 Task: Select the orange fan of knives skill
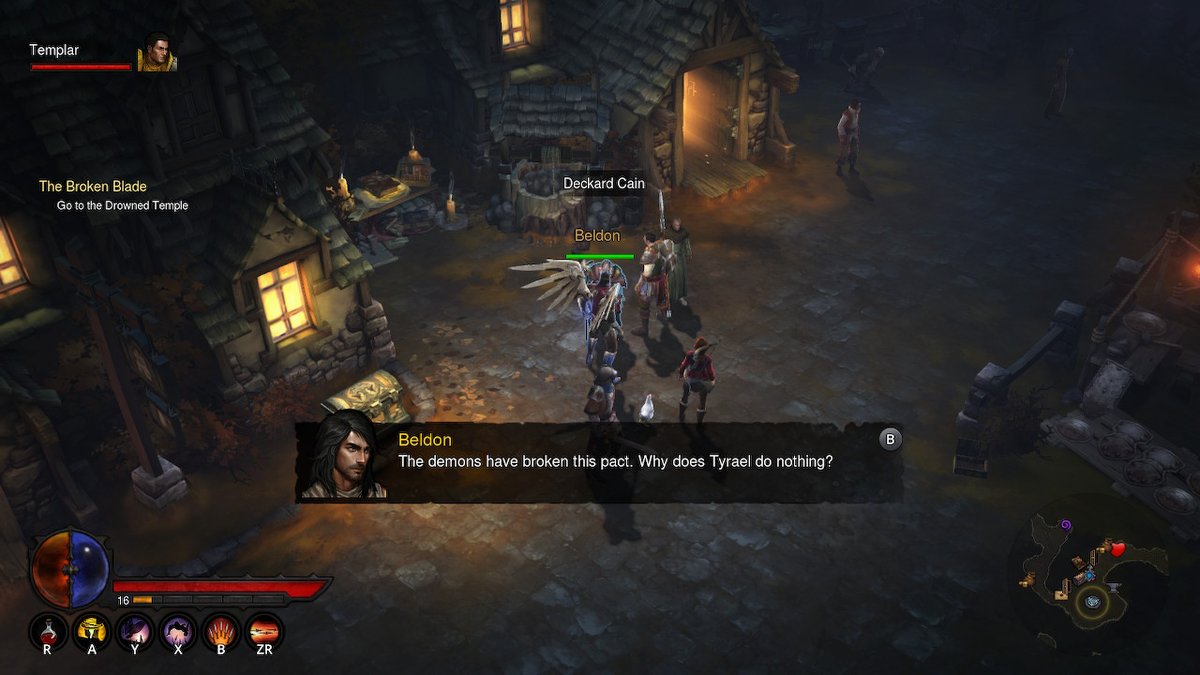coord(221,630)
